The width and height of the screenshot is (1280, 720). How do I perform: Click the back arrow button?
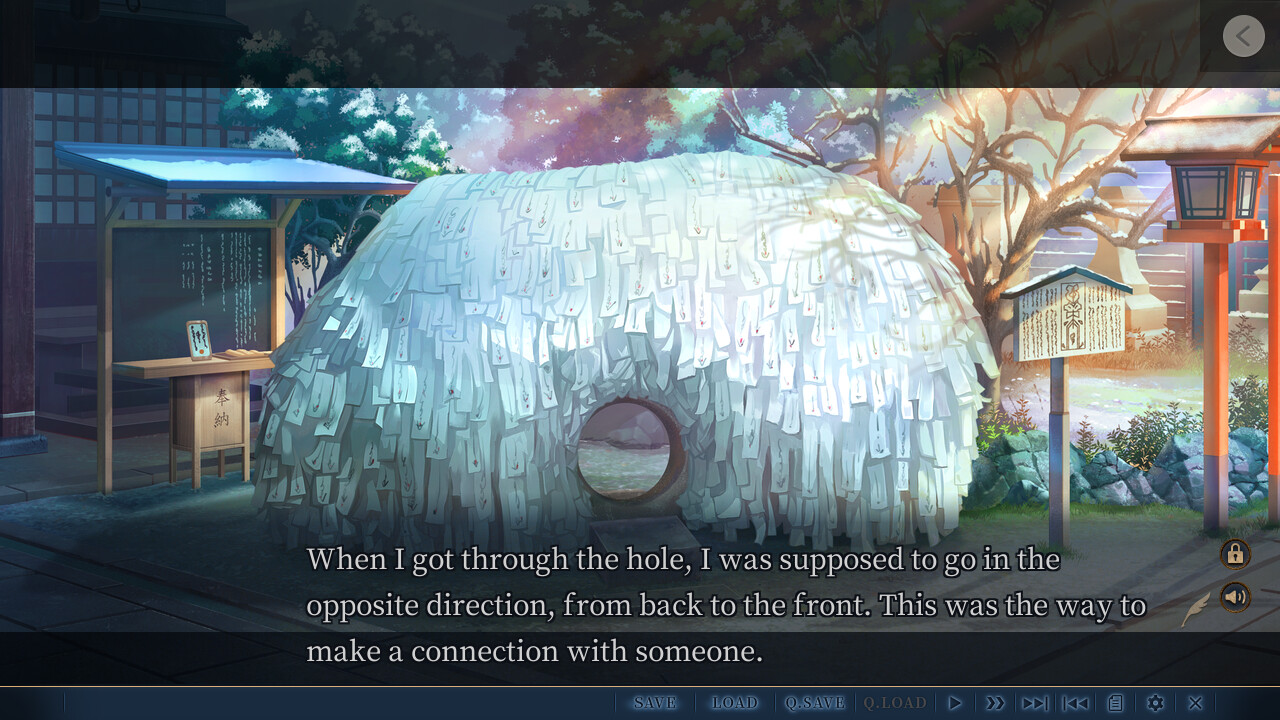tap(1243, 36)
